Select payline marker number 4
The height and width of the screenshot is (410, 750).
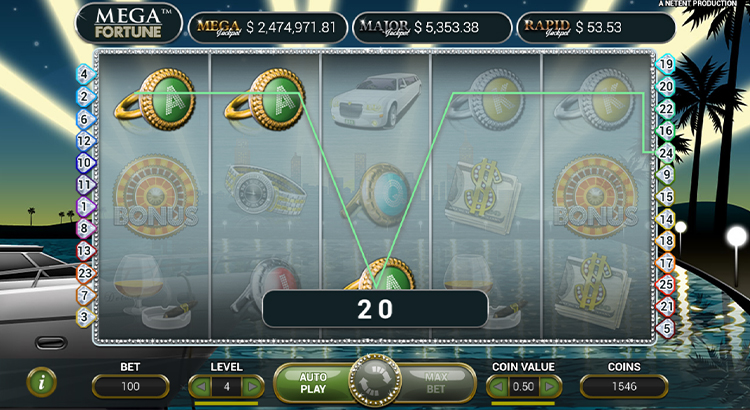tap(83, 74)
